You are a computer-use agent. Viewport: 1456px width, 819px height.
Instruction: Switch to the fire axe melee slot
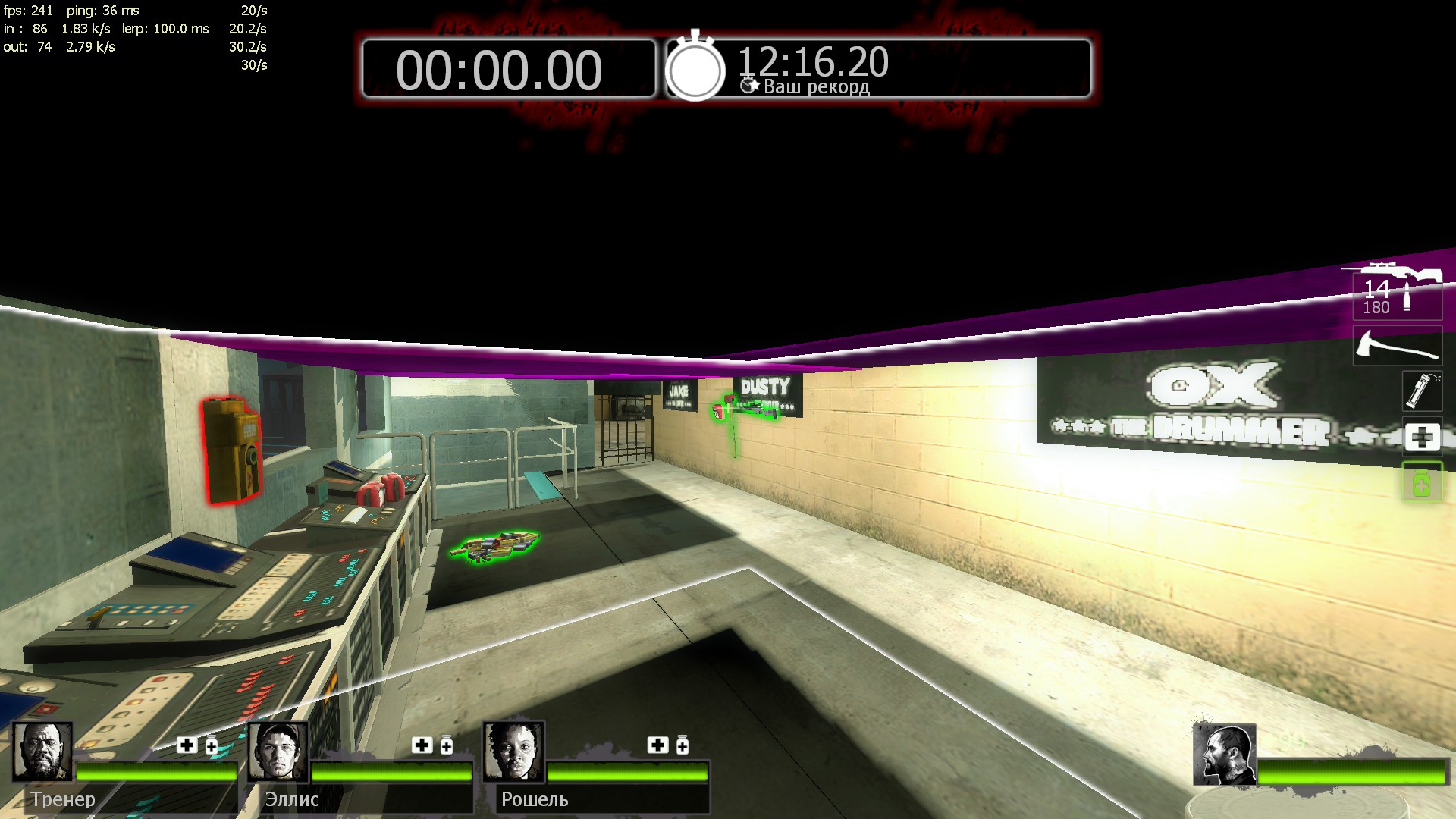click(1397, 345)
